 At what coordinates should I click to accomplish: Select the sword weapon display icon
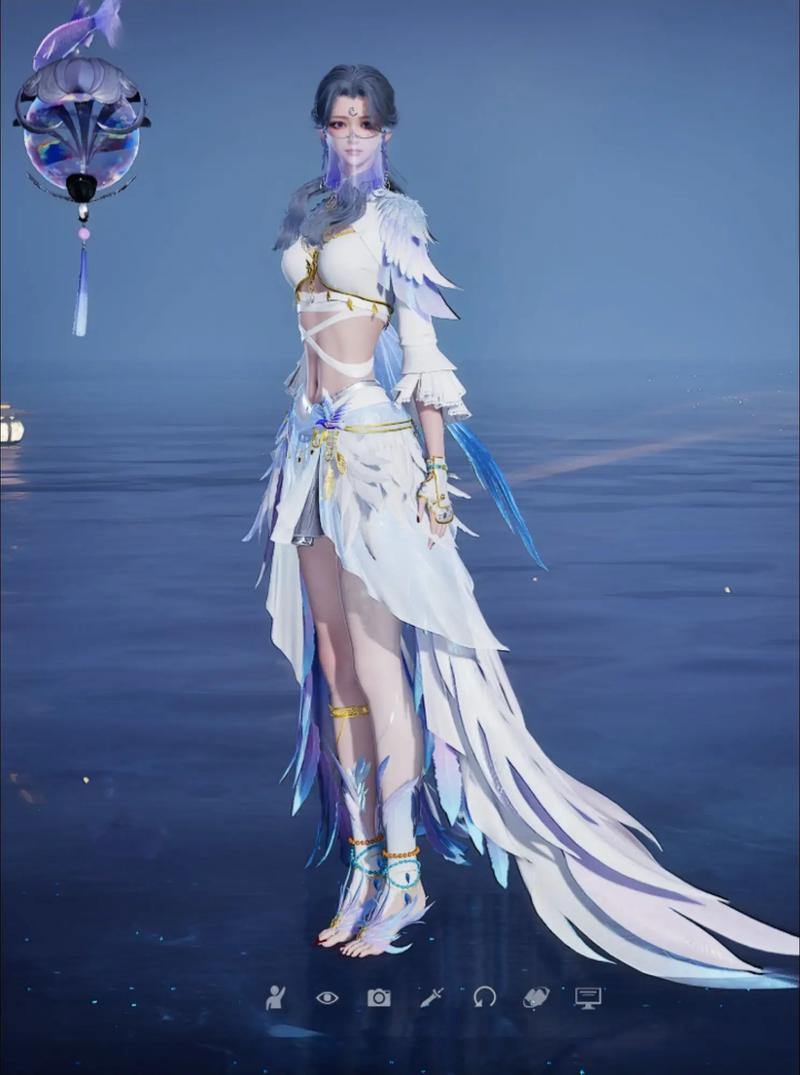coord(432,997)
